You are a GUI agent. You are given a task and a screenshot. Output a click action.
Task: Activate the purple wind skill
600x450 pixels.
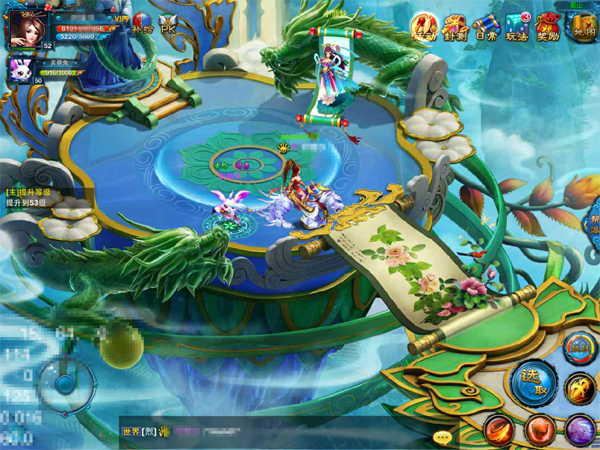[x=581, y=430]
